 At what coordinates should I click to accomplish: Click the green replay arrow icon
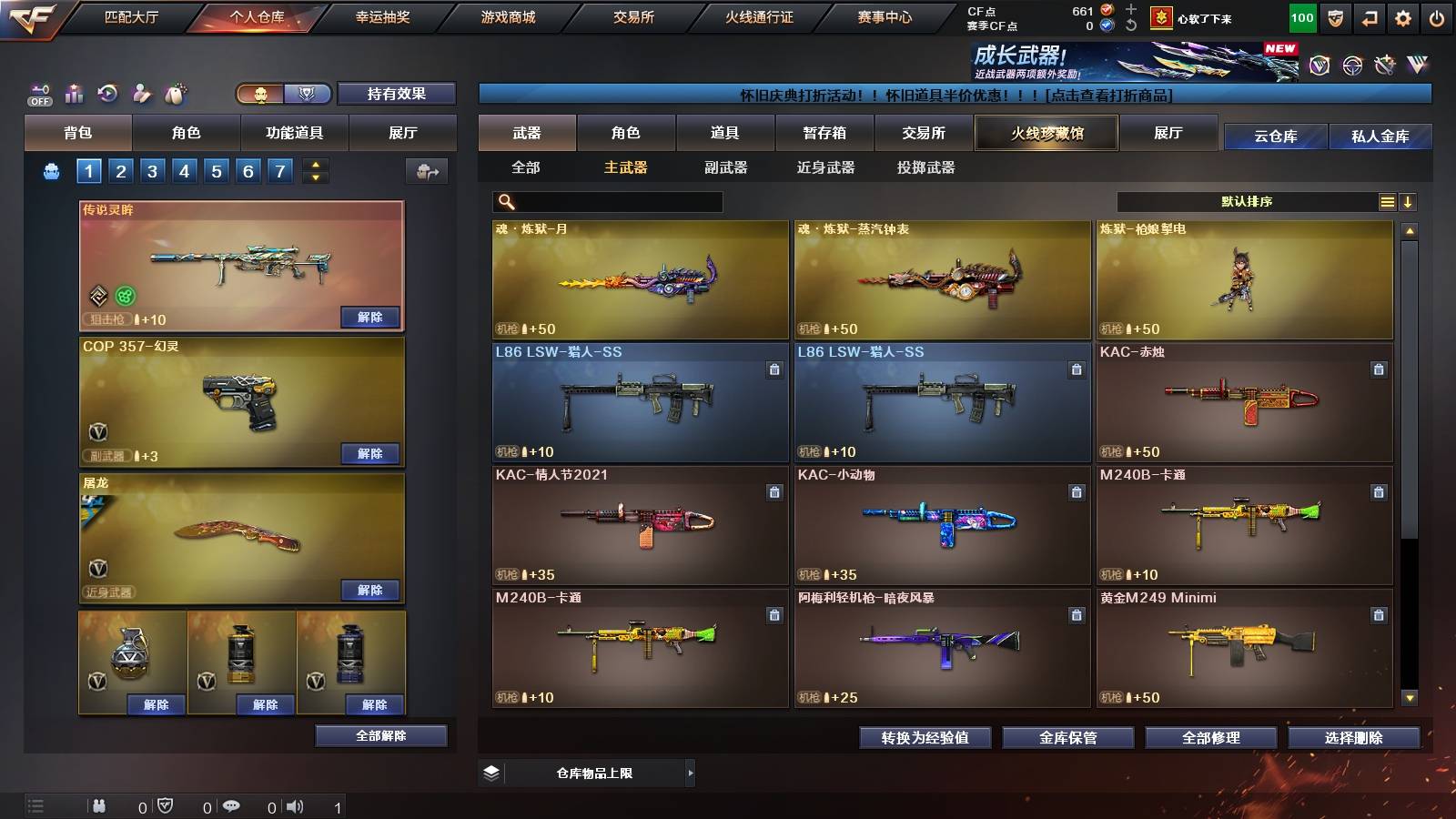[107, 92]
